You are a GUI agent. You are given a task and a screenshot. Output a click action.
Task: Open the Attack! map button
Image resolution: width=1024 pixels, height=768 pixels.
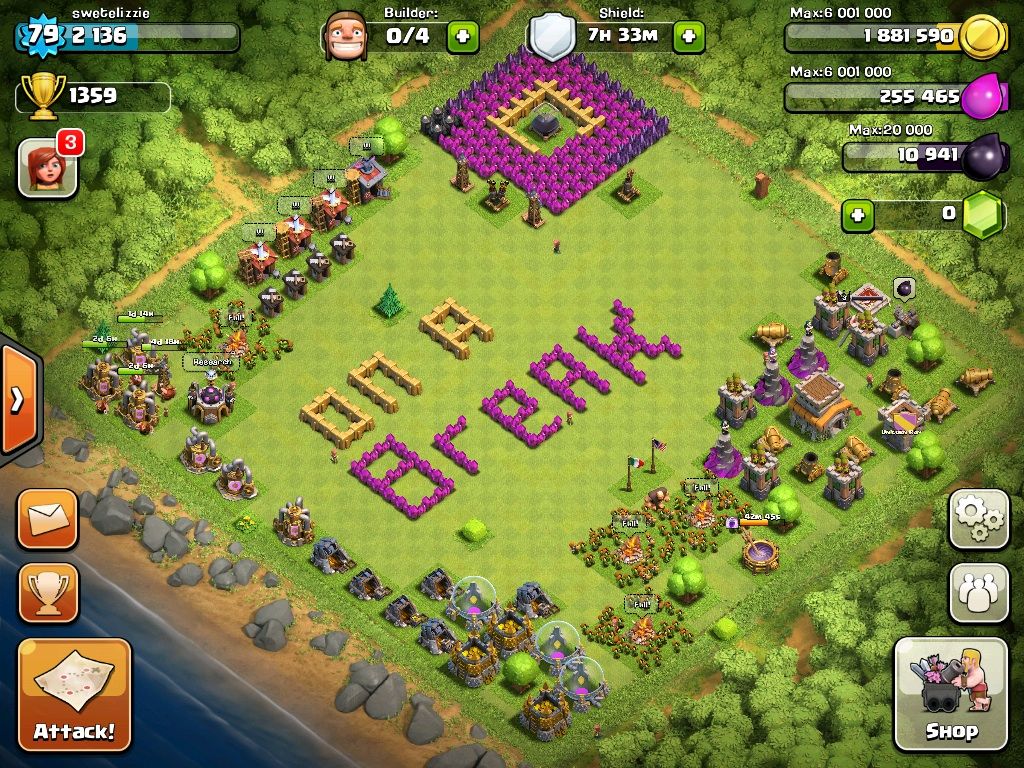tap(74, 694)
